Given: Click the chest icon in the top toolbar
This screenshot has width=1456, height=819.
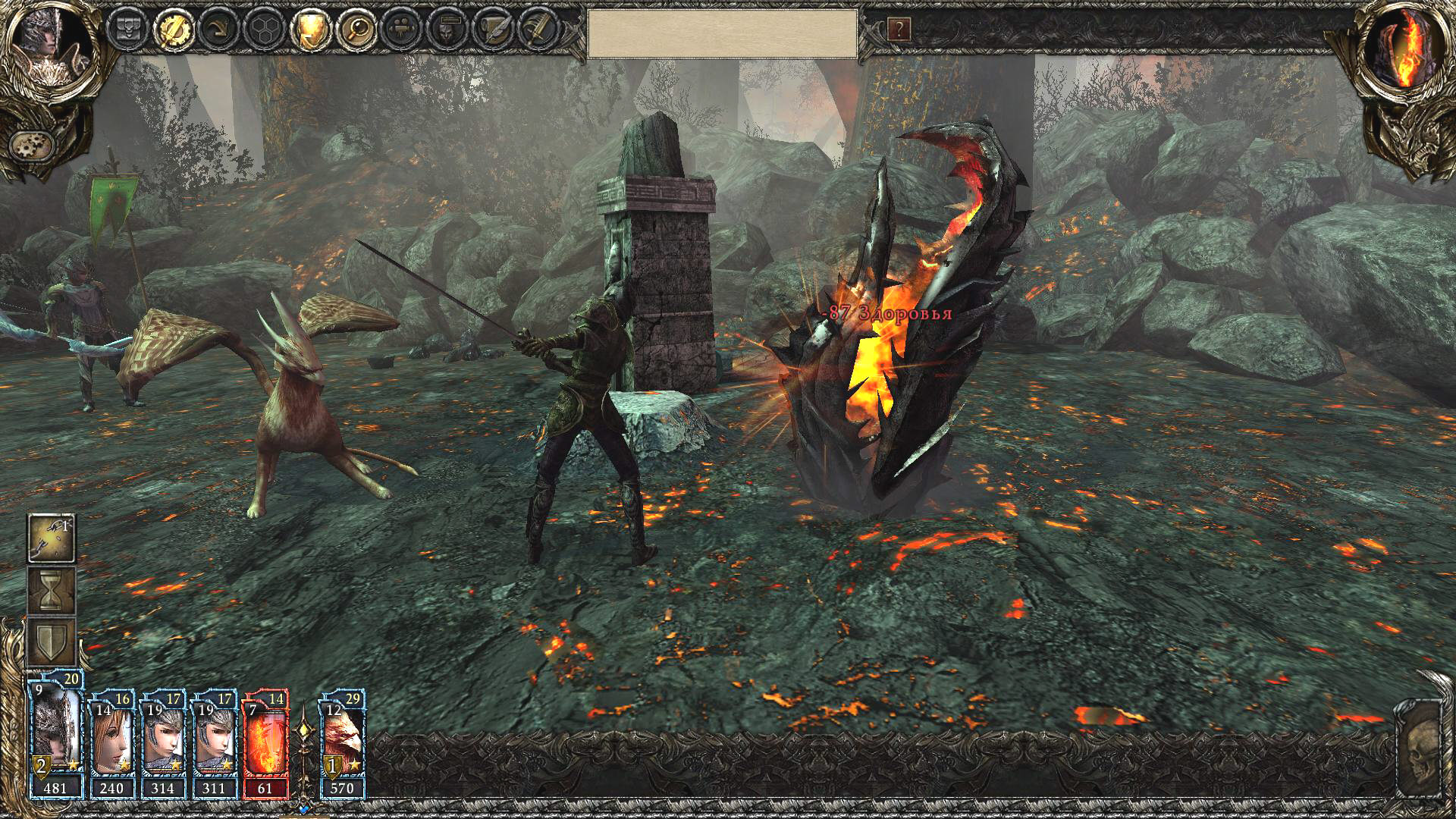Looking at the screenshot, I should click(x=127, y=30).
